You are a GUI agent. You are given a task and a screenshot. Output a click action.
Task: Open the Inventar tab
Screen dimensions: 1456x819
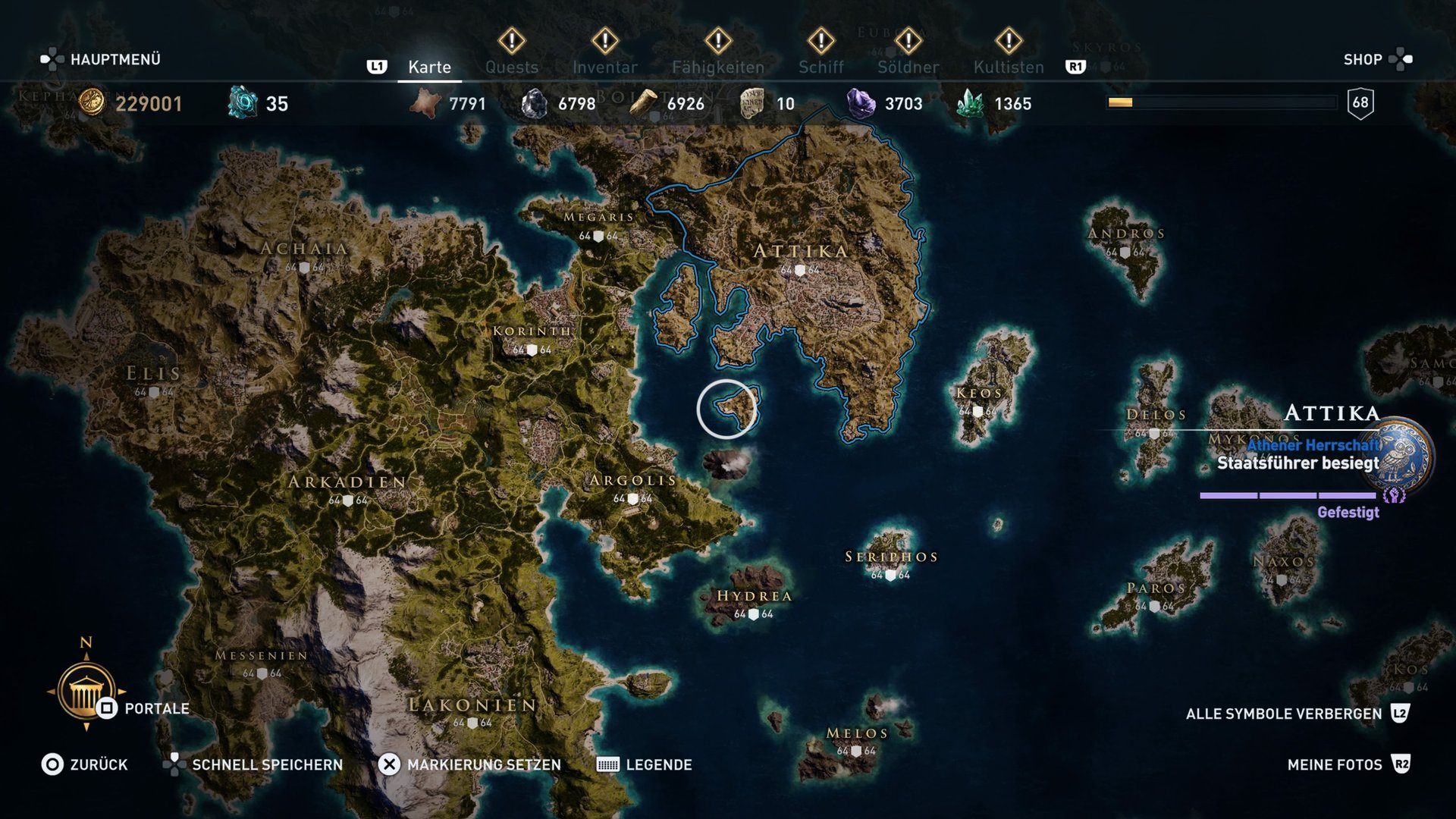[x=604, y=67]
